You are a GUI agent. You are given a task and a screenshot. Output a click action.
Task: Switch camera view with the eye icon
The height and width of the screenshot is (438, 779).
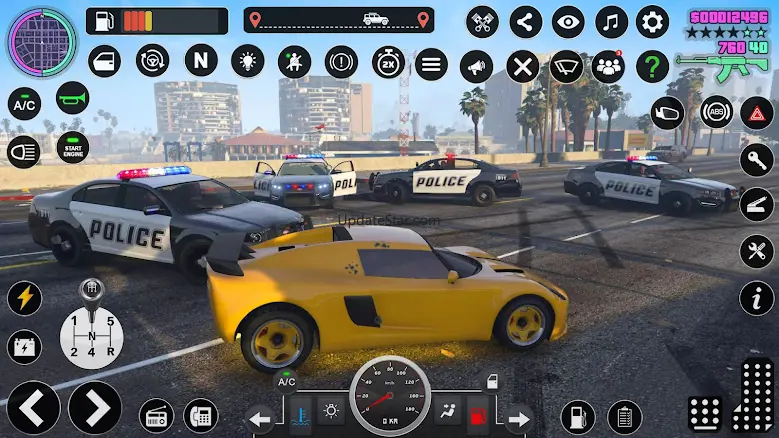coord(568,21)
